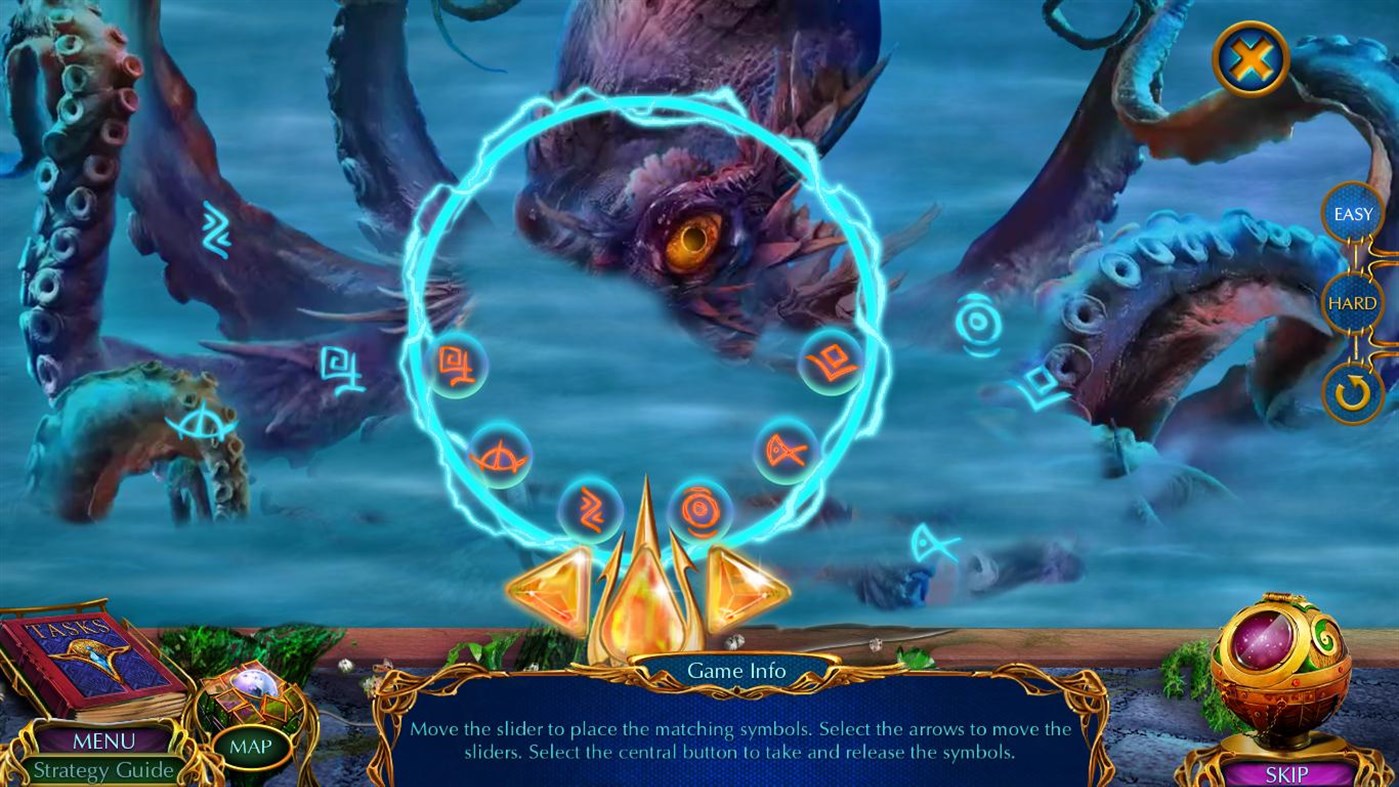Screen dimensions: 1399x787
Task: Open the MENU
Action: [x=103, y=742]
